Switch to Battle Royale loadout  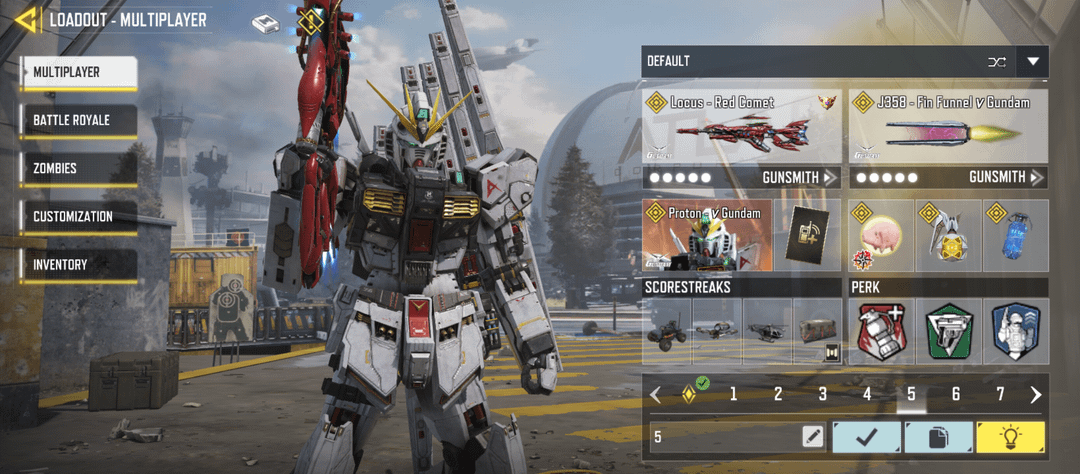[x=78, y=121]
